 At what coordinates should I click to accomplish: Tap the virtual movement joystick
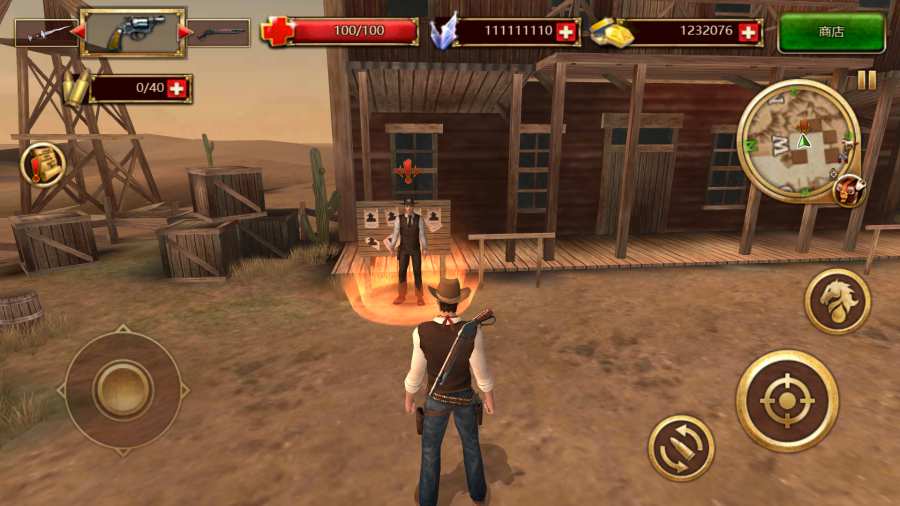coord(123,388)
